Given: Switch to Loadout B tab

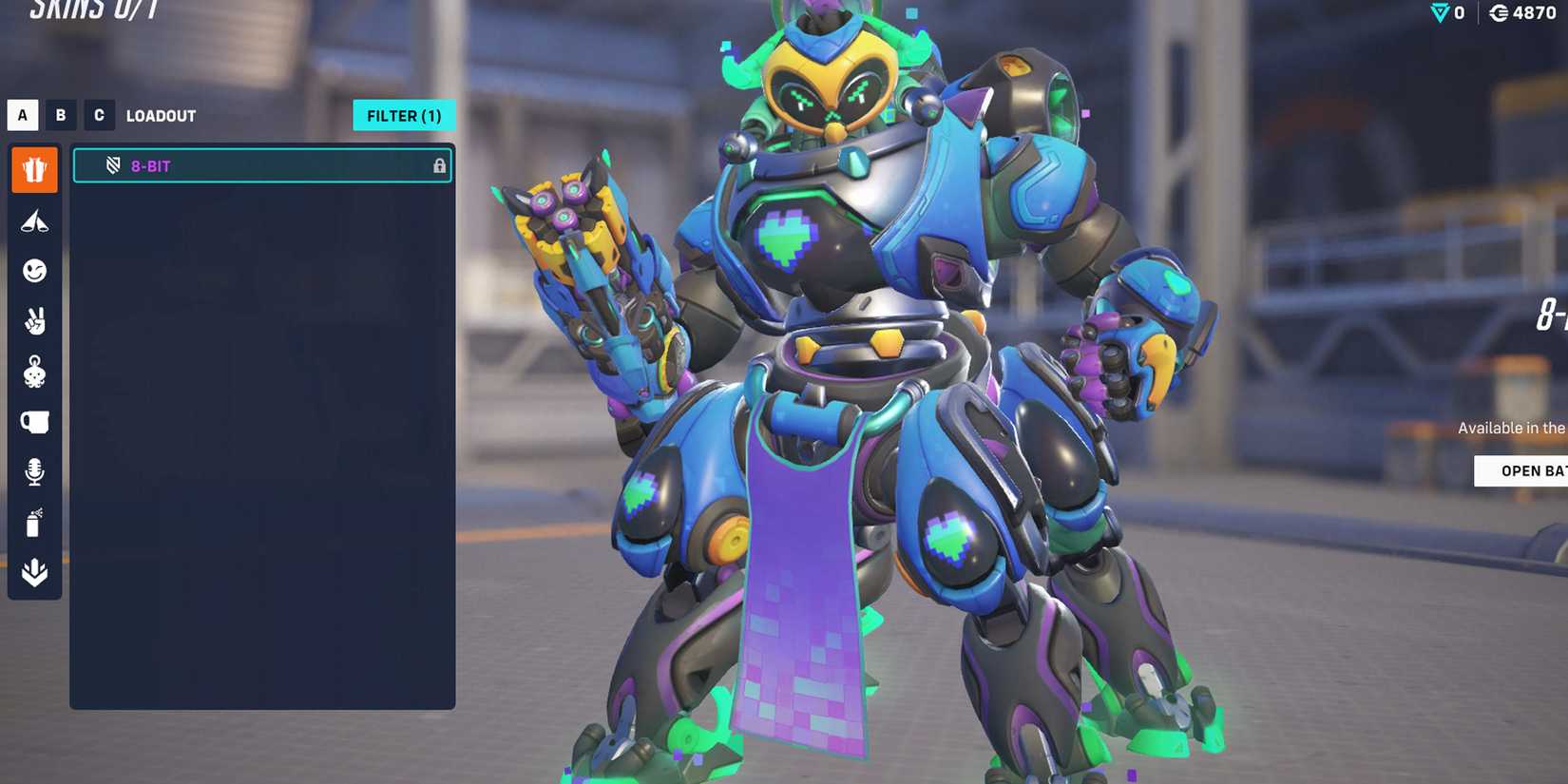Looking at the screenshot, I should pos(60,115).
